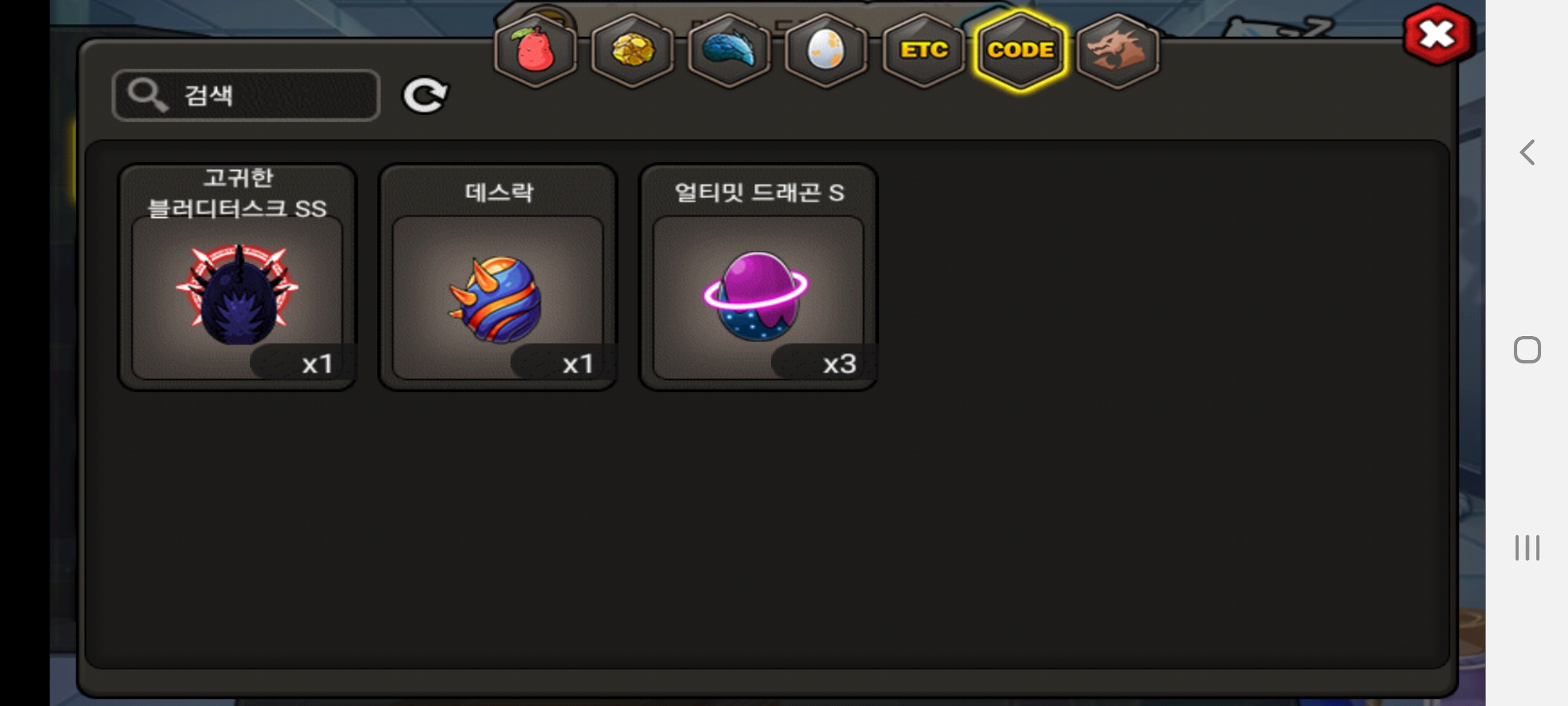
Task: Switch to the ETC tab
Action: 923,50
